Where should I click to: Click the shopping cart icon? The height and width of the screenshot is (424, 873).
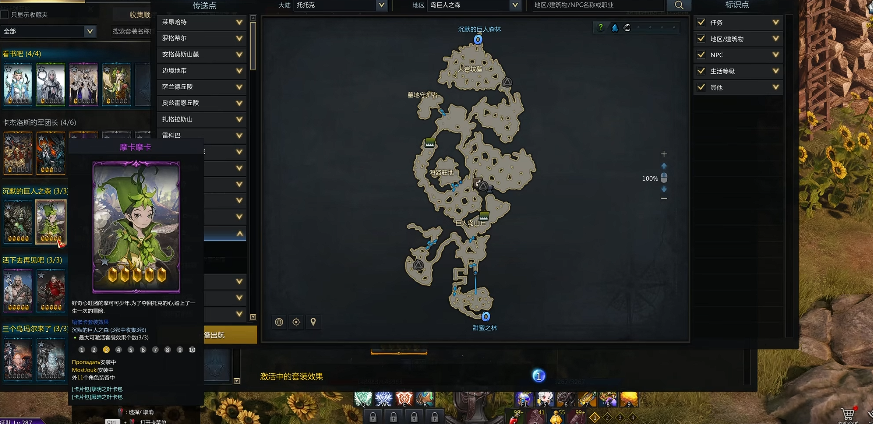848,414
